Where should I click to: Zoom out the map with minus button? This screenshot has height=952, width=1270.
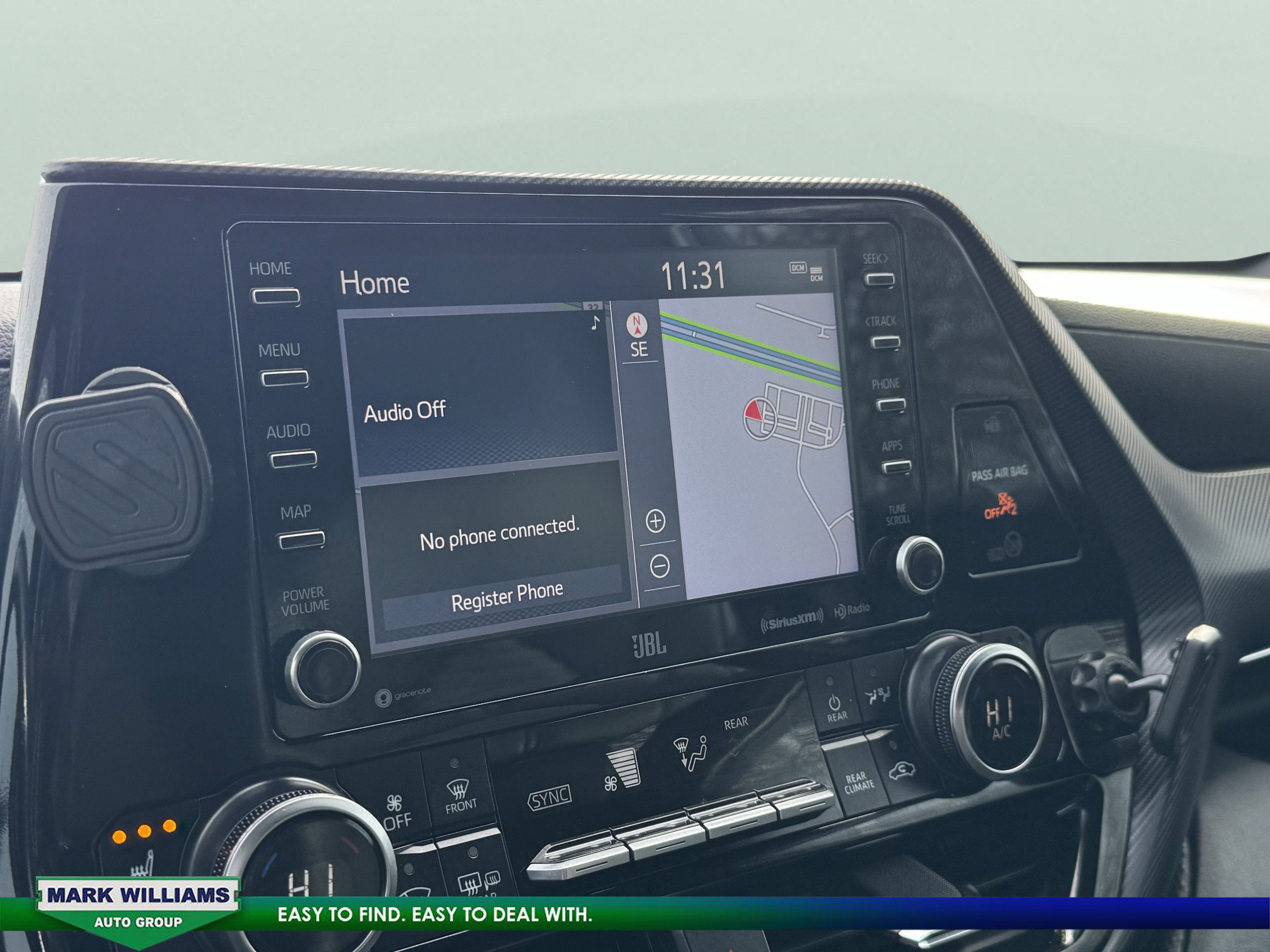660,567
